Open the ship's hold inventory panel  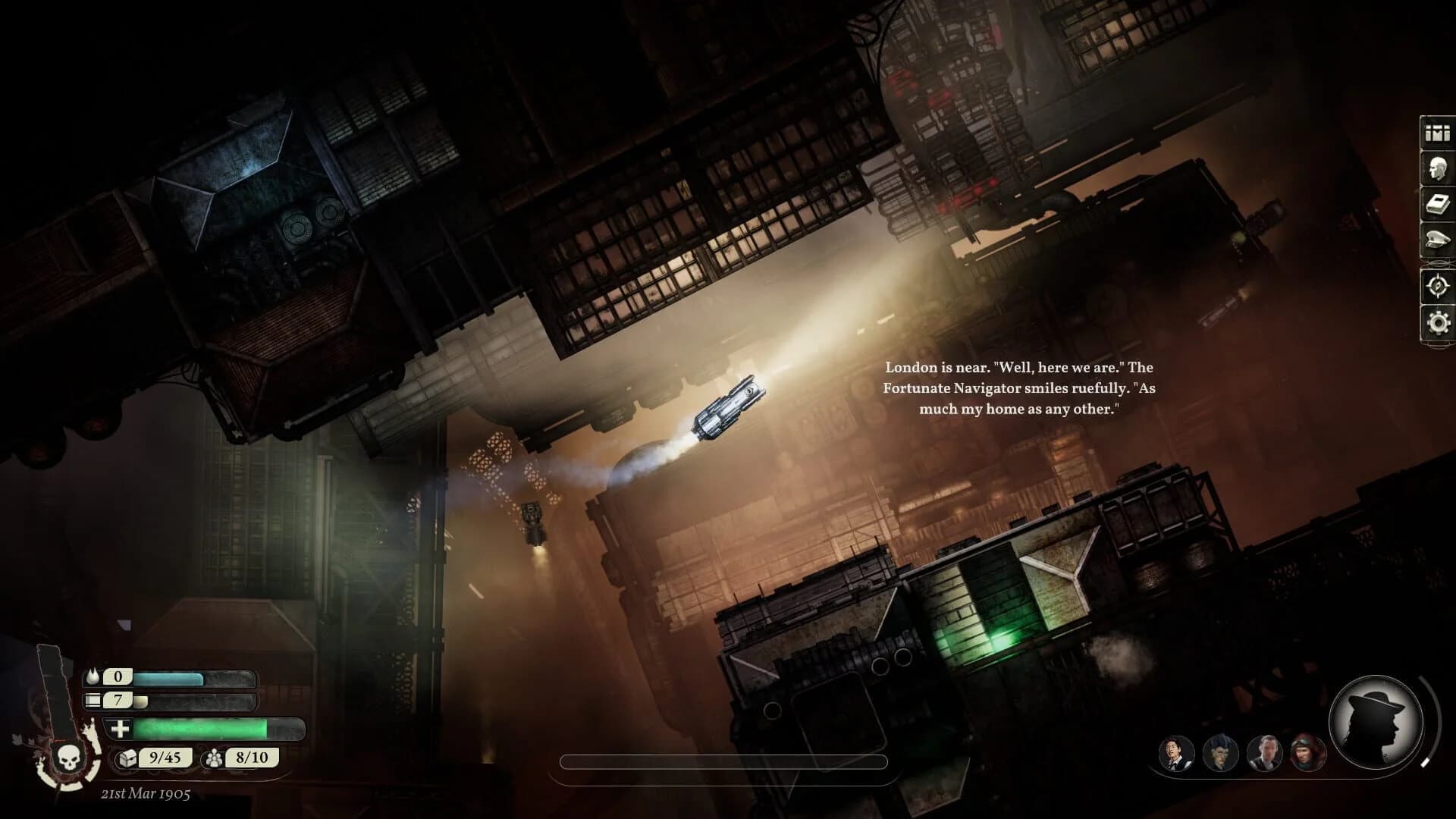(x=1436, y=133)
